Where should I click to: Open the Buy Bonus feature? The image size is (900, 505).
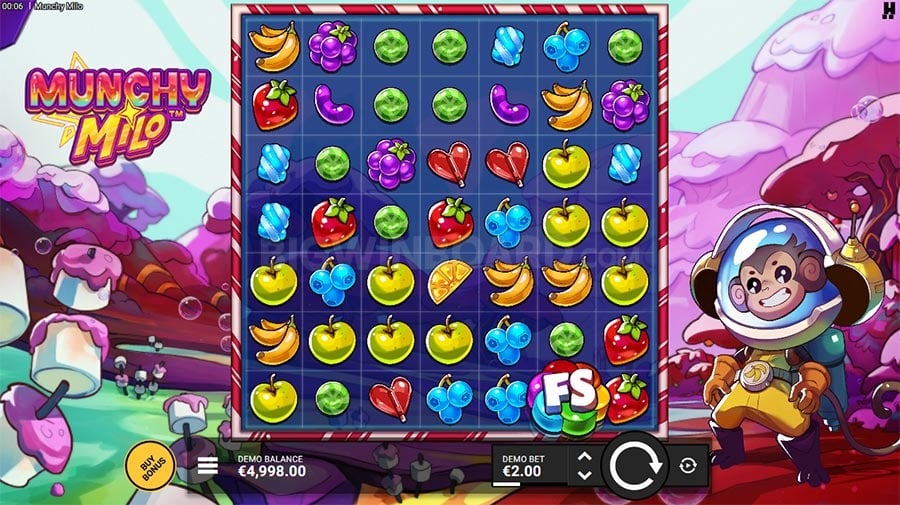(x=150, y=463)
